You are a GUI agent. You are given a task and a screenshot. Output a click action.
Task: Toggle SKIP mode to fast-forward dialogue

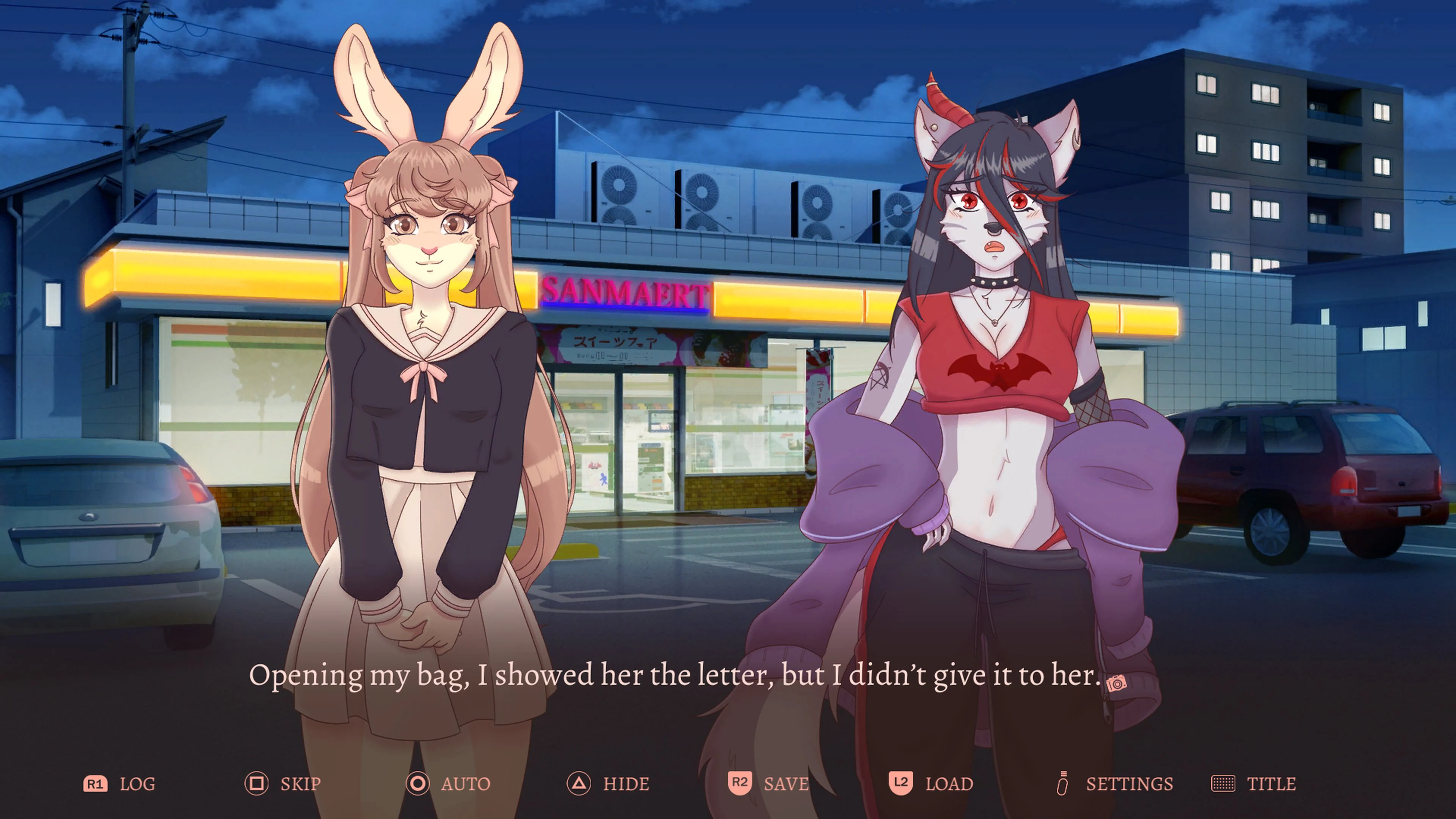[300, 784]
